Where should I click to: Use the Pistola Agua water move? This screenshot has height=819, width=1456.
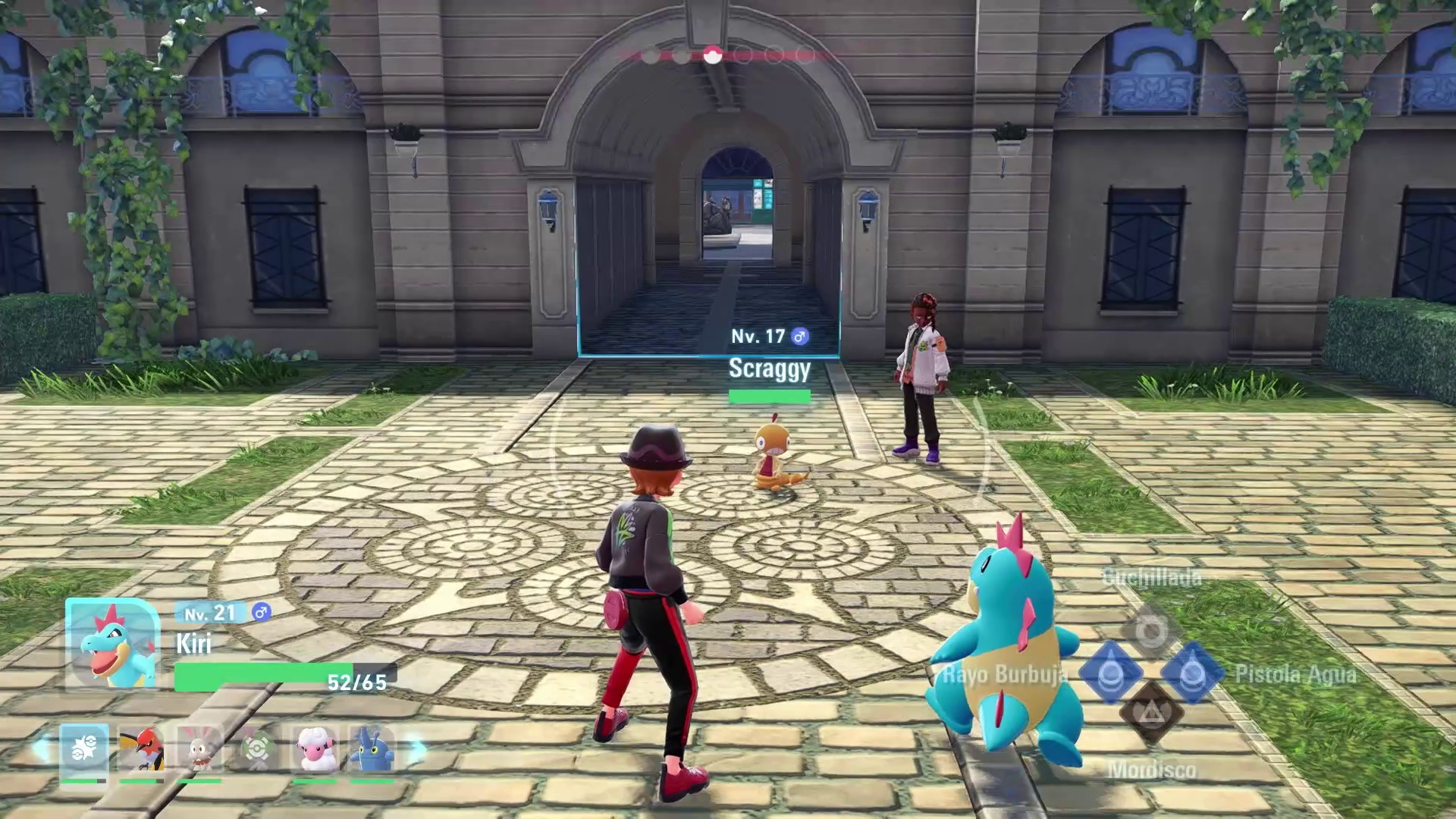[1192, 673]
